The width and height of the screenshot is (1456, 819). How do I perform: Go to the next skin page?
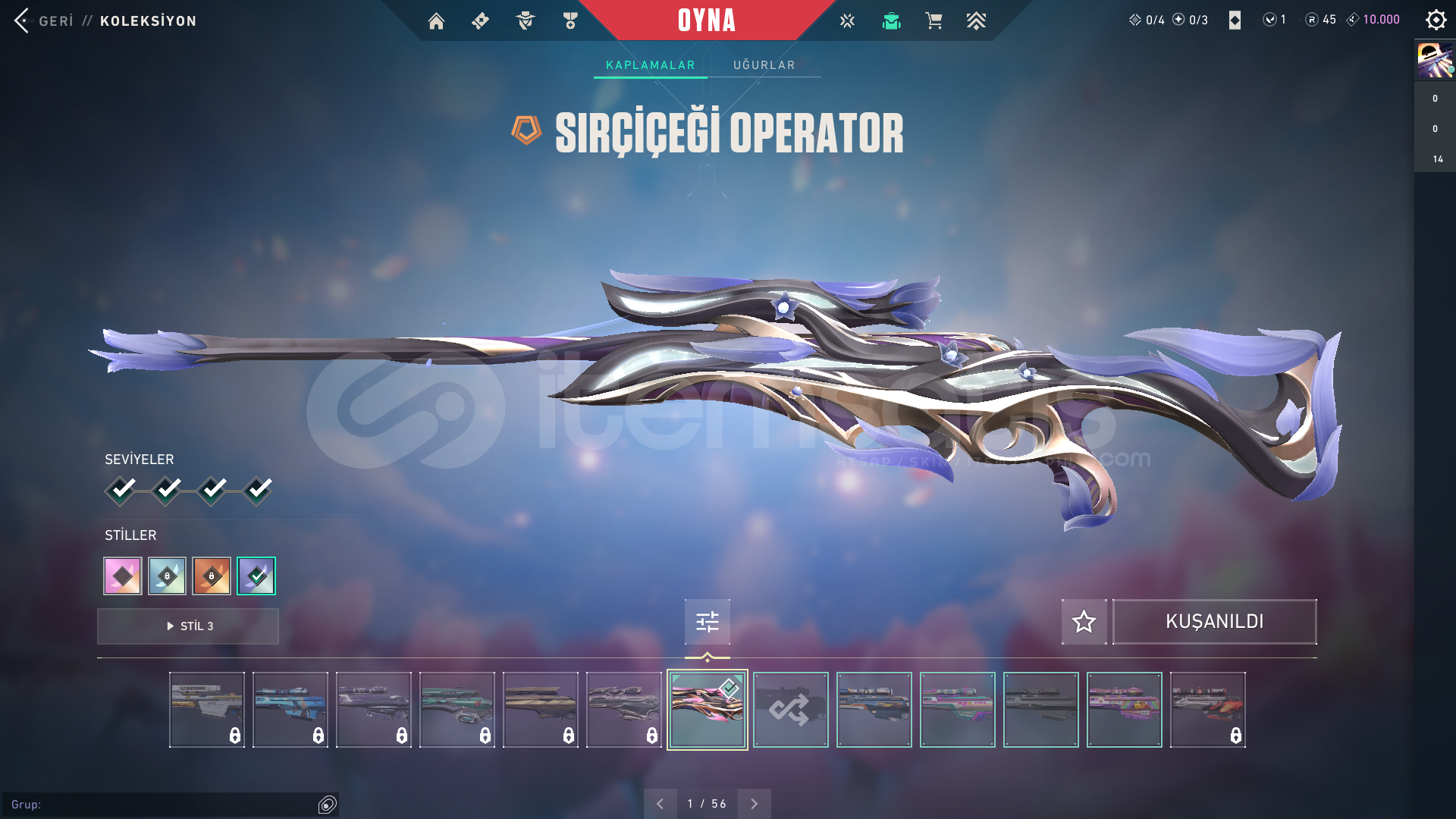[754, 804]
